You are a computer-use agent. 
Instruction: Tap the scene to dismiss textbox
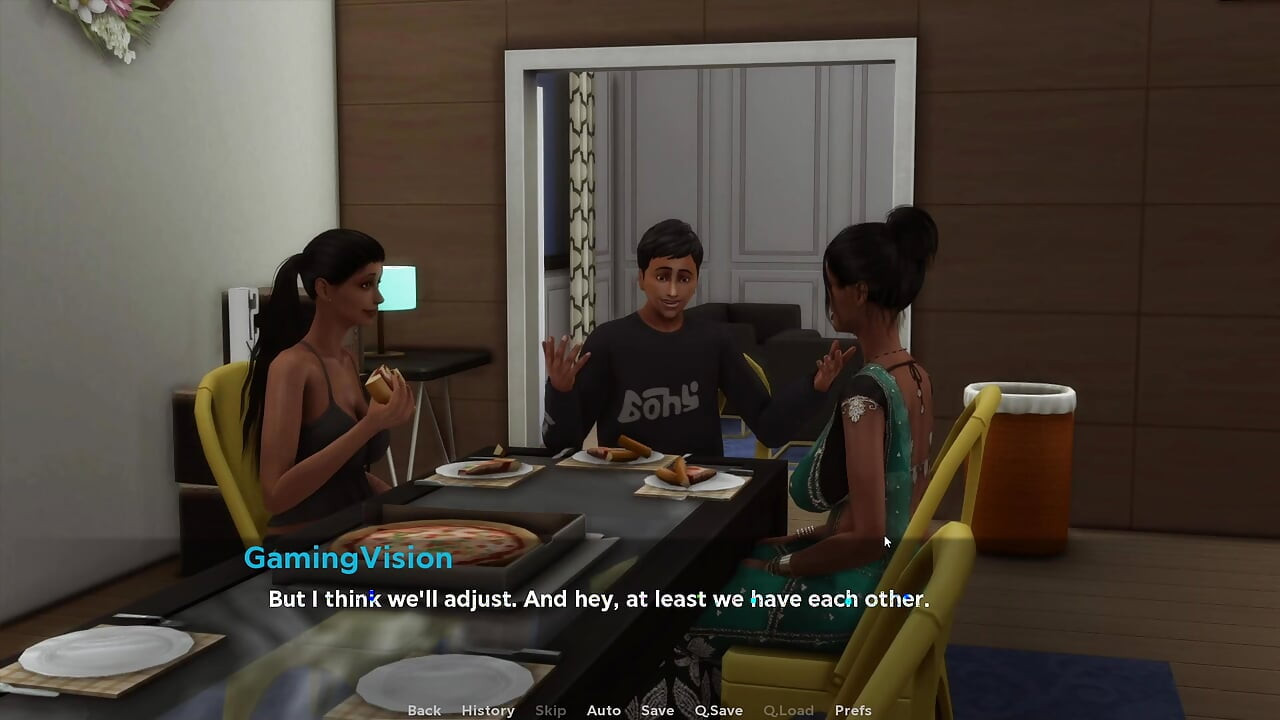click(x=640, y=300)
